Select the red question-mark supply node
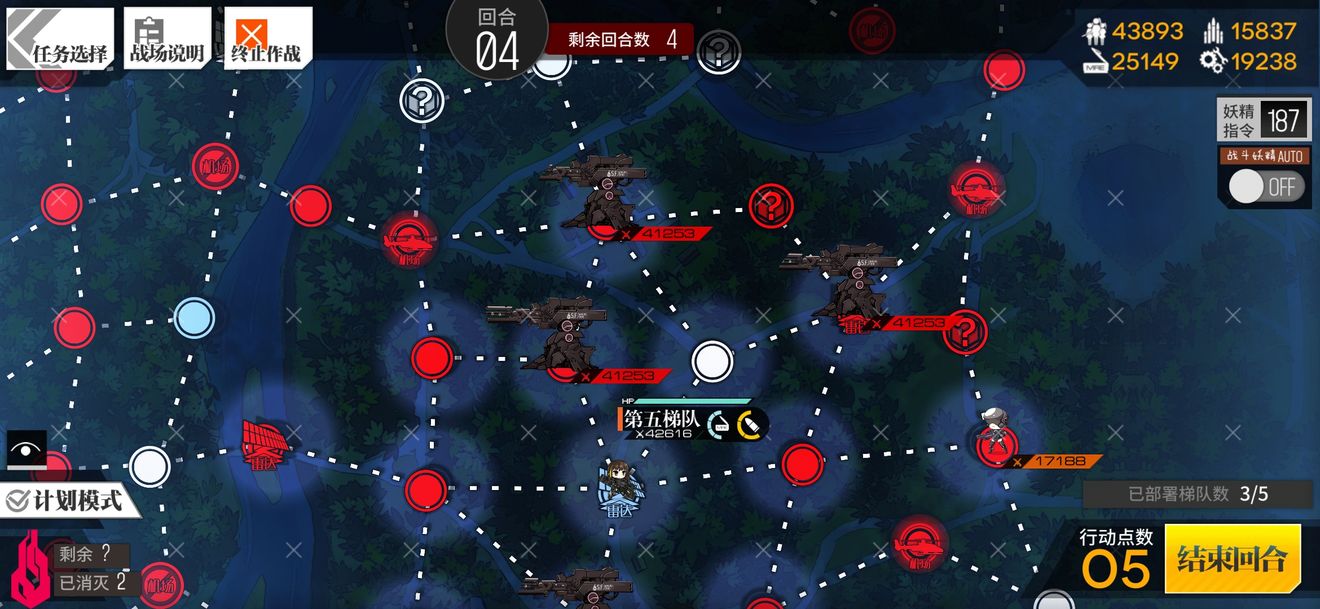Screen dimensions: 1320x609 (x=771, y=206)
